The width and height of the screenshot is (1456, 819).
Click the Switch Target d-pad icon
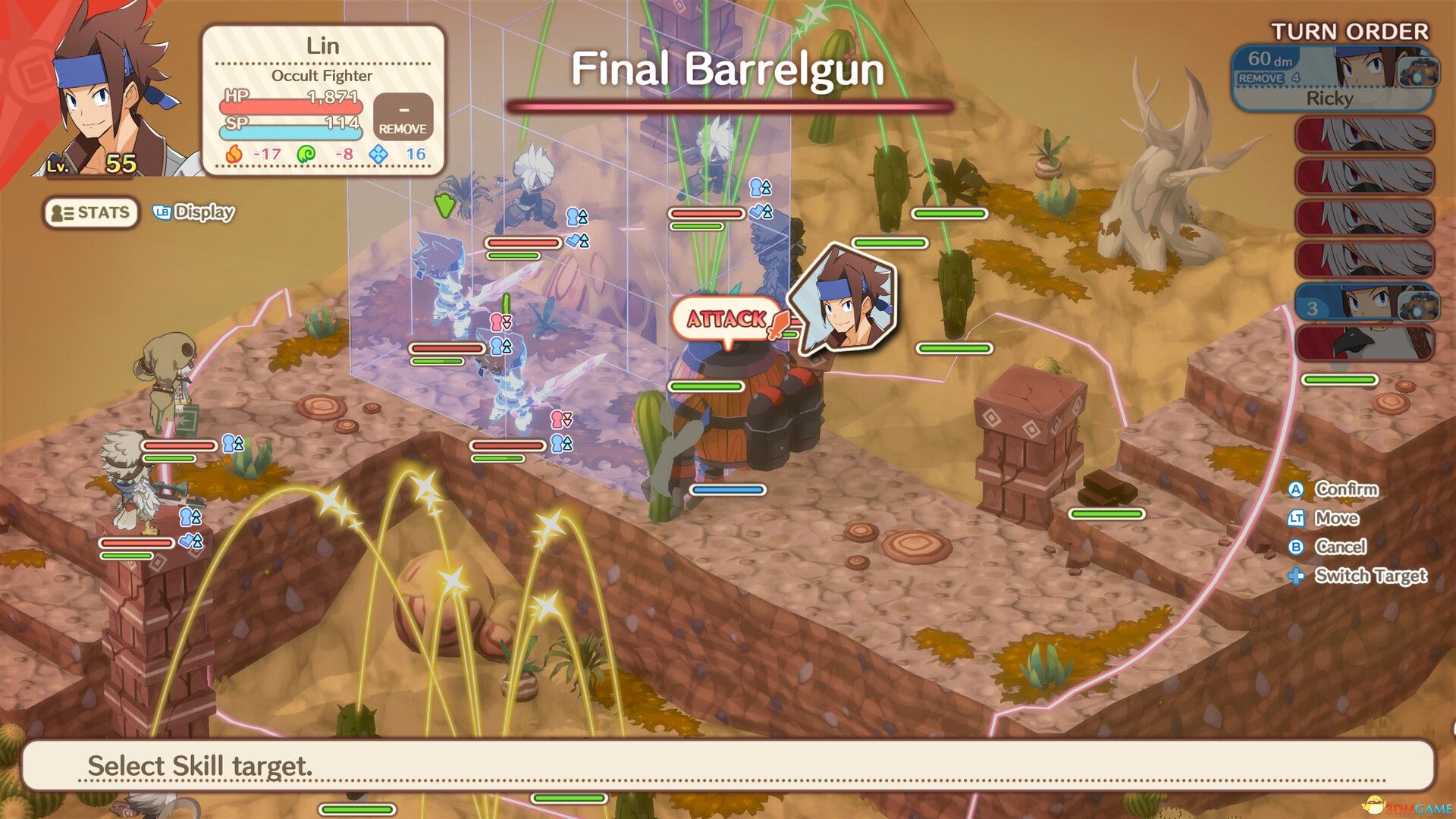(1298, 576)
